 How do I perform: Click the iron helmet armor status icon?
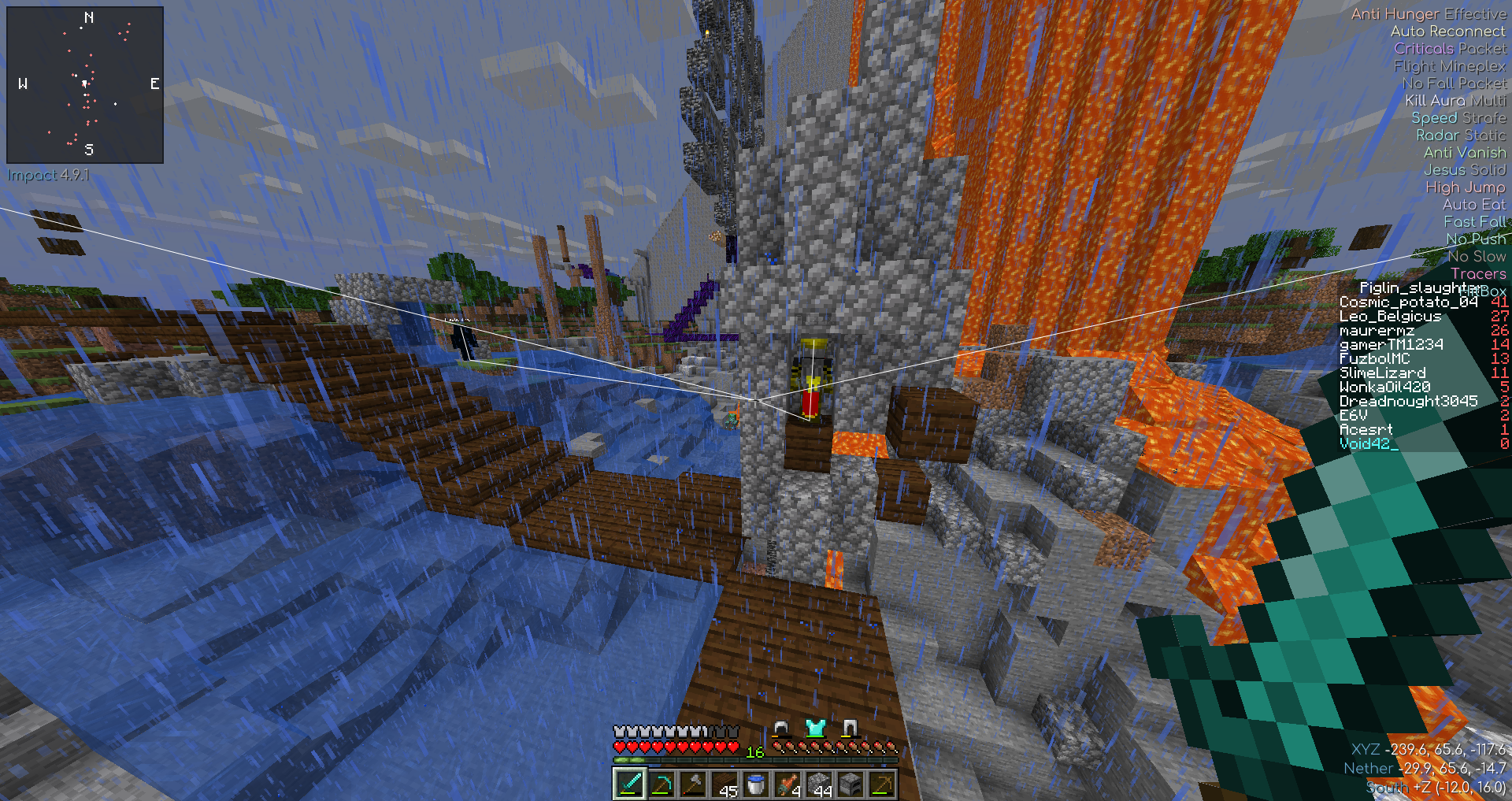click(780, 728)
